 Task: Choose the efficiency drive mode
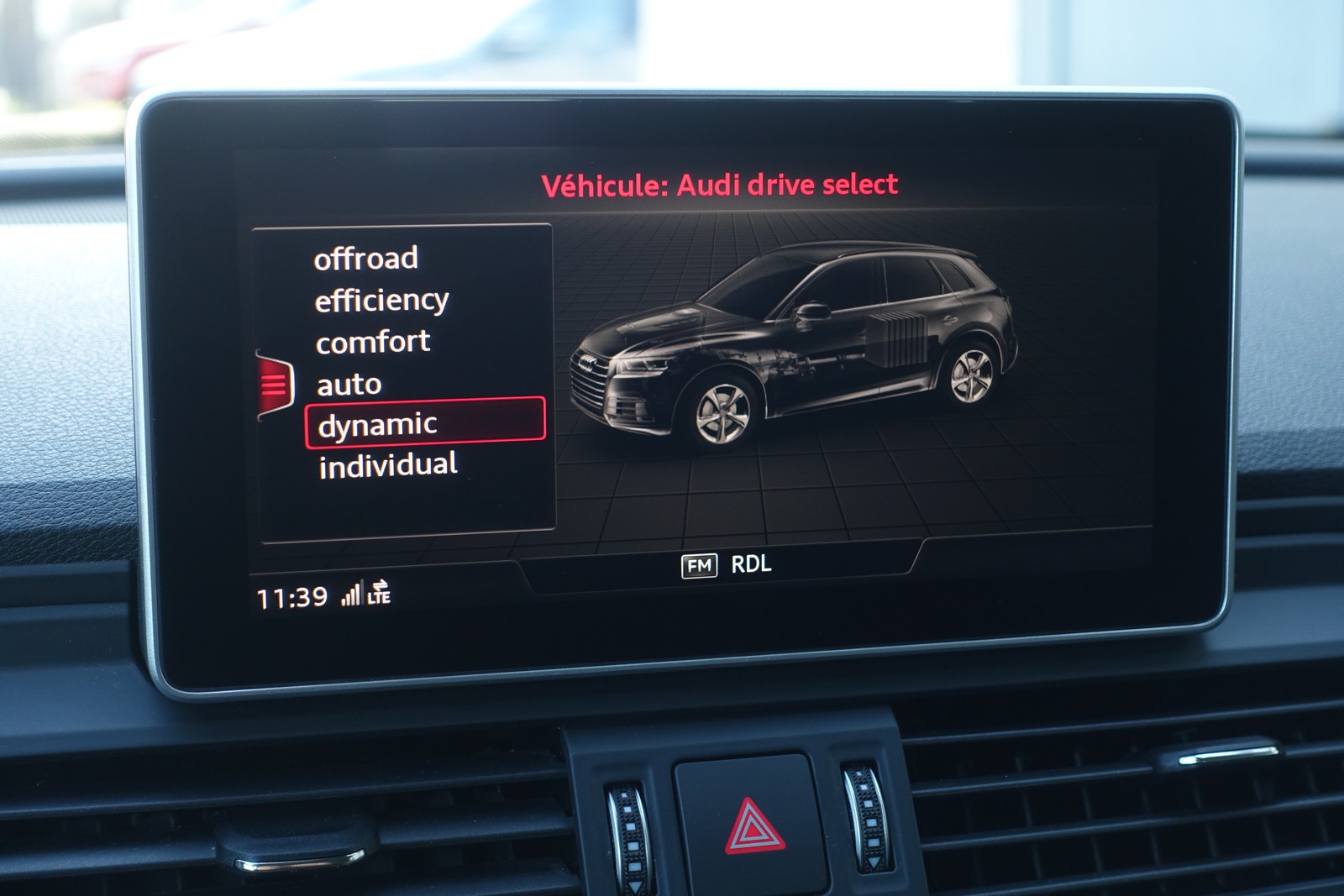[x=381, y=301]
